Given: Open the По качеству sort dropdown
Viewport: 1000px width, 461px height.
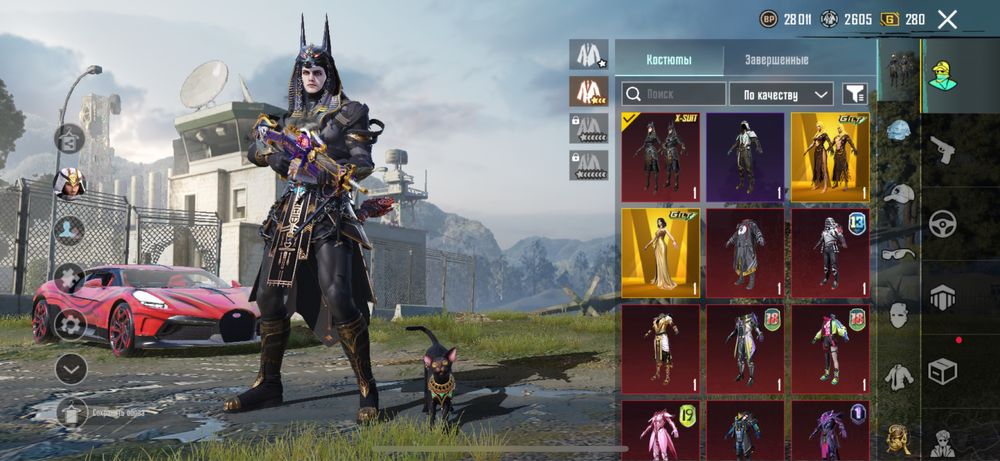Looking at the screenshot, I should [781, 94].
